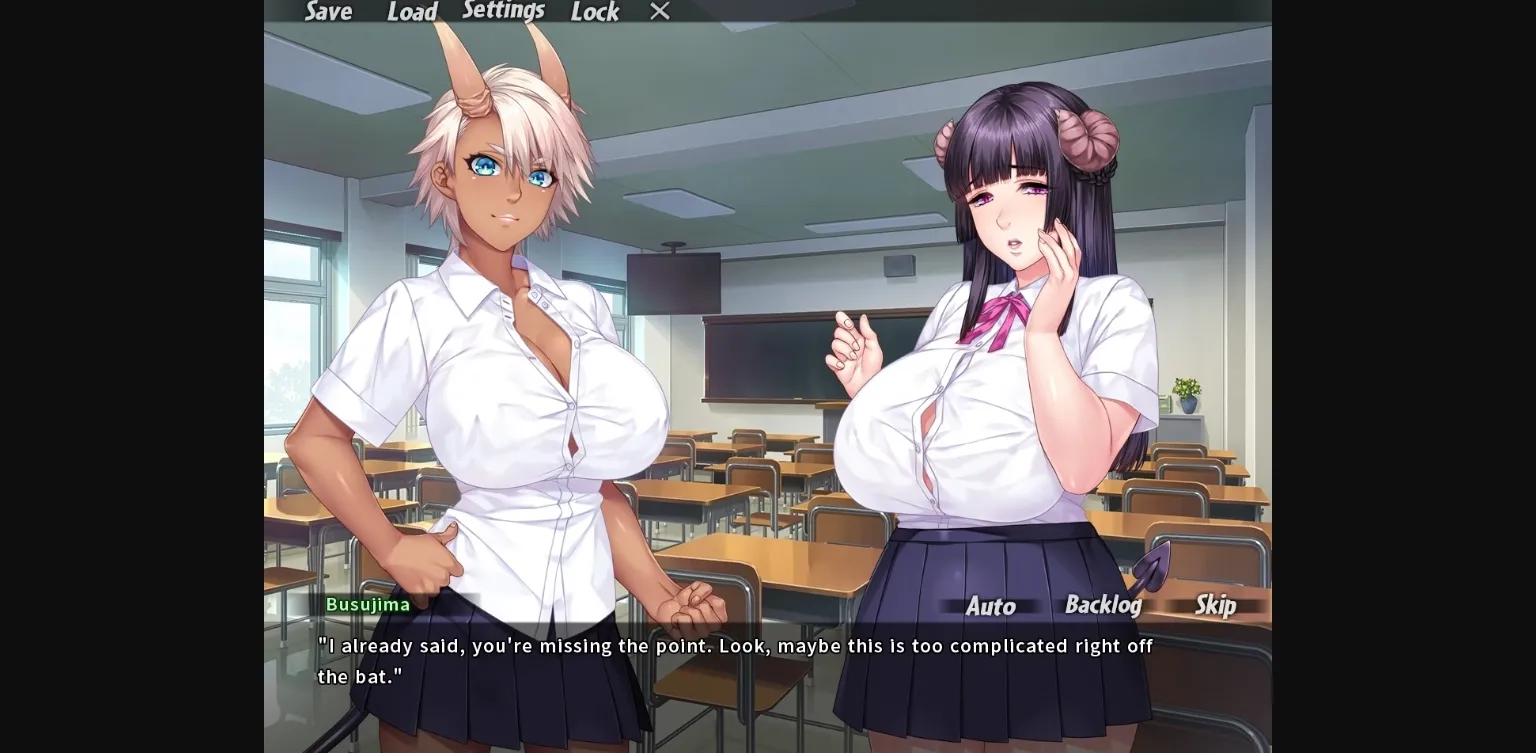
Task: Activate the Lock function
Action: pos(594,12)
